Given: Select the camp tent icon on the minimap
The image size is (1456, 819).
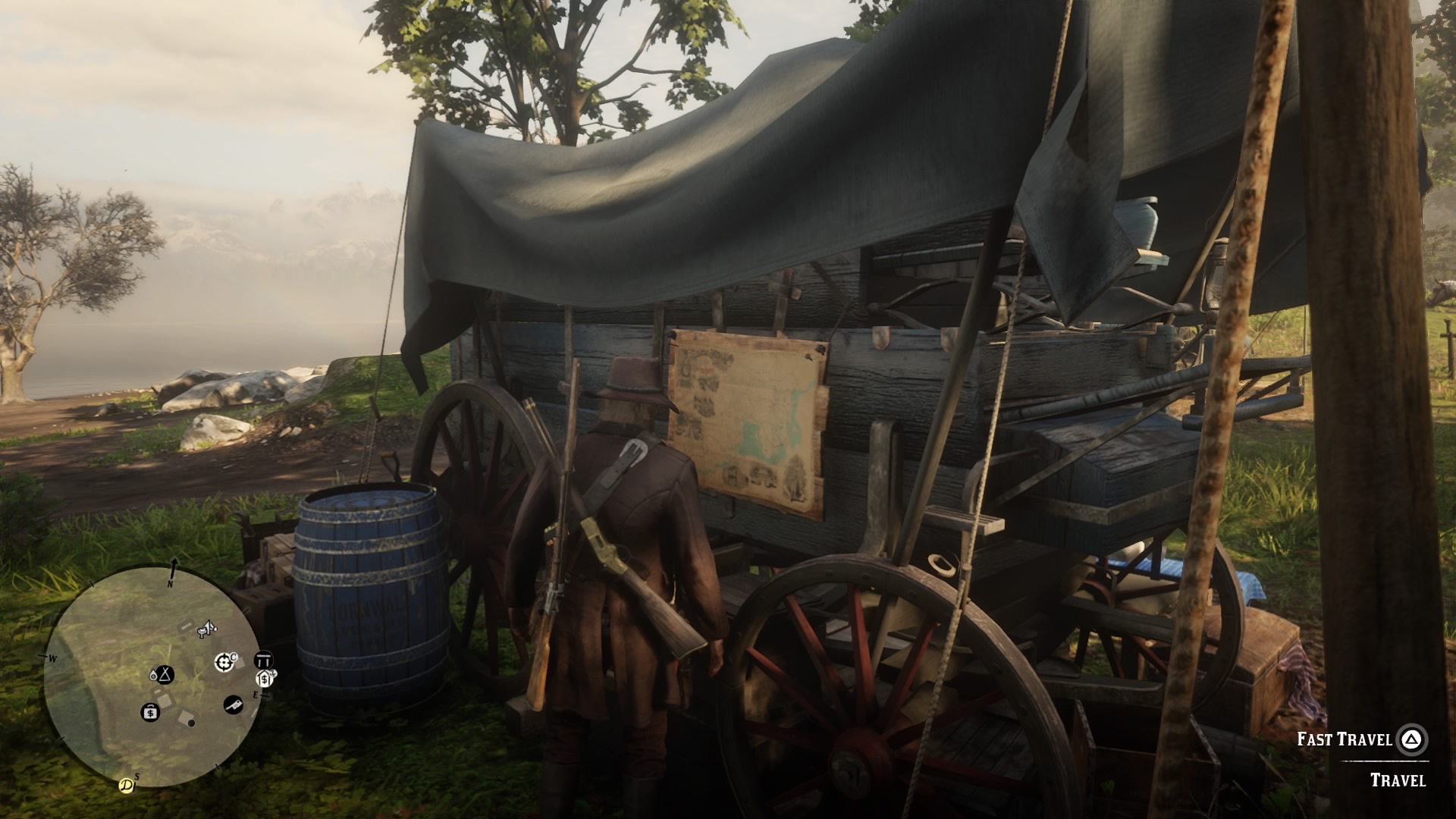Looking at the screenshot, I should point(165,675).
